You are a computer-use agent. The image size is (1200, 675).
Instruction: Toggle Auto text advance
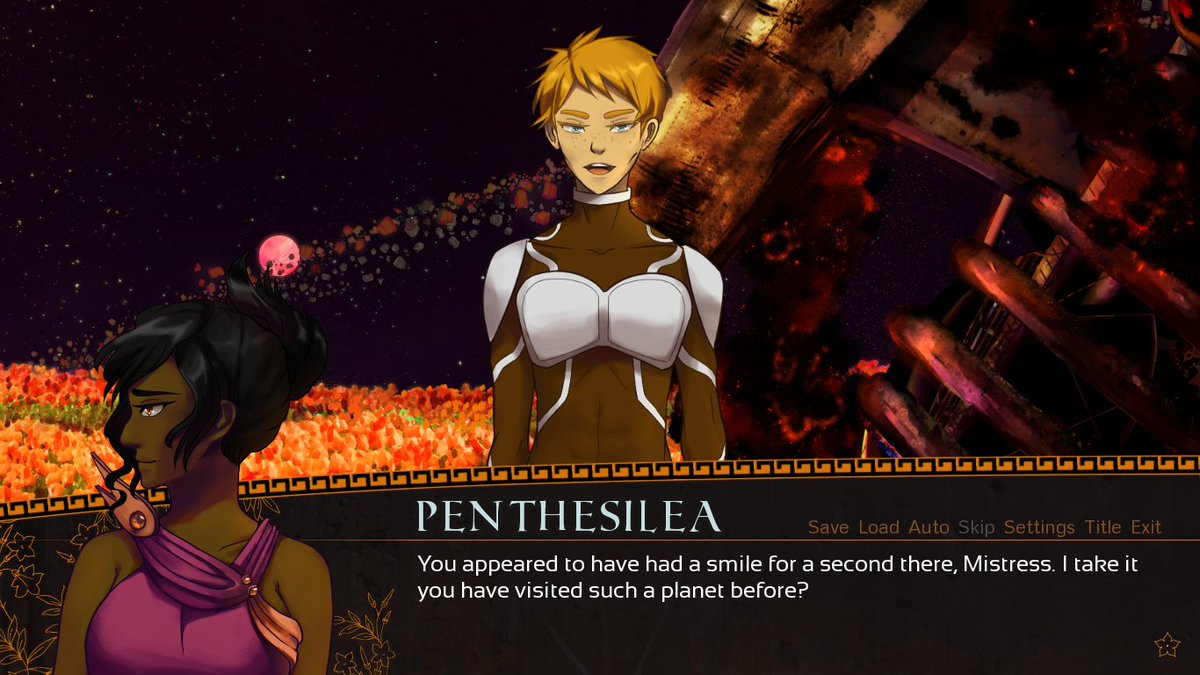click(x=928, y=527)
